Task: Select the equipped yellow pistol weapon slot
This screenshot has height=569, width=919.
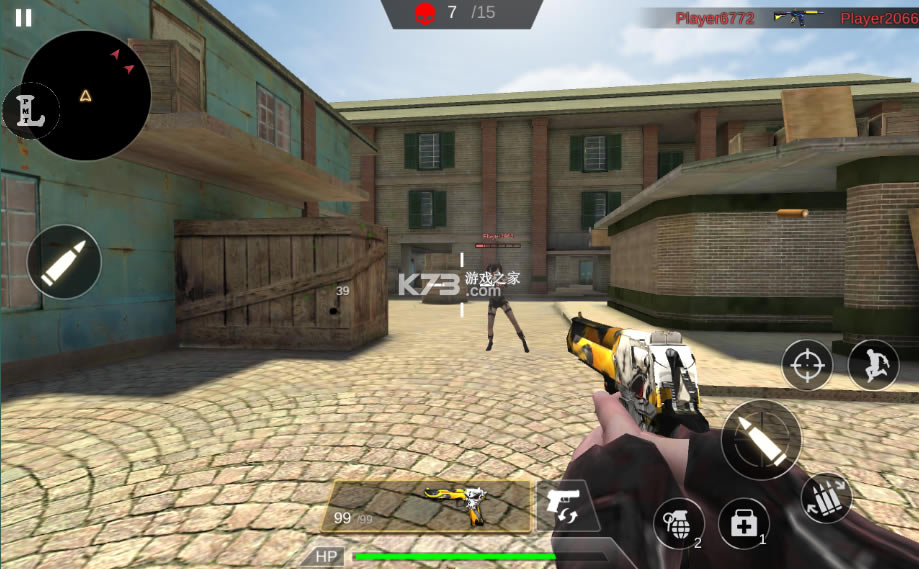Action: [427, 506]
